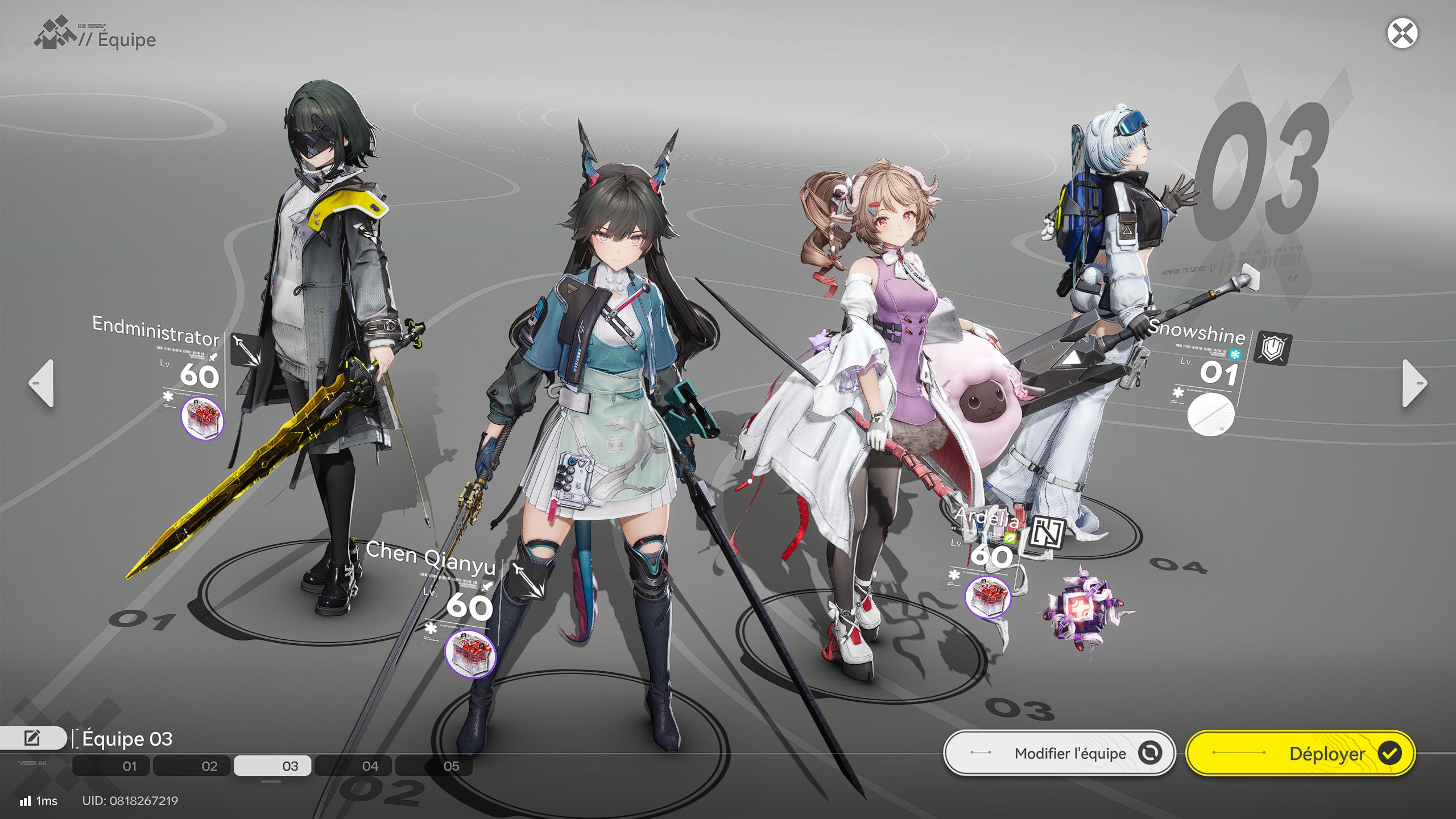Open team tab 05

coord(452,766)
